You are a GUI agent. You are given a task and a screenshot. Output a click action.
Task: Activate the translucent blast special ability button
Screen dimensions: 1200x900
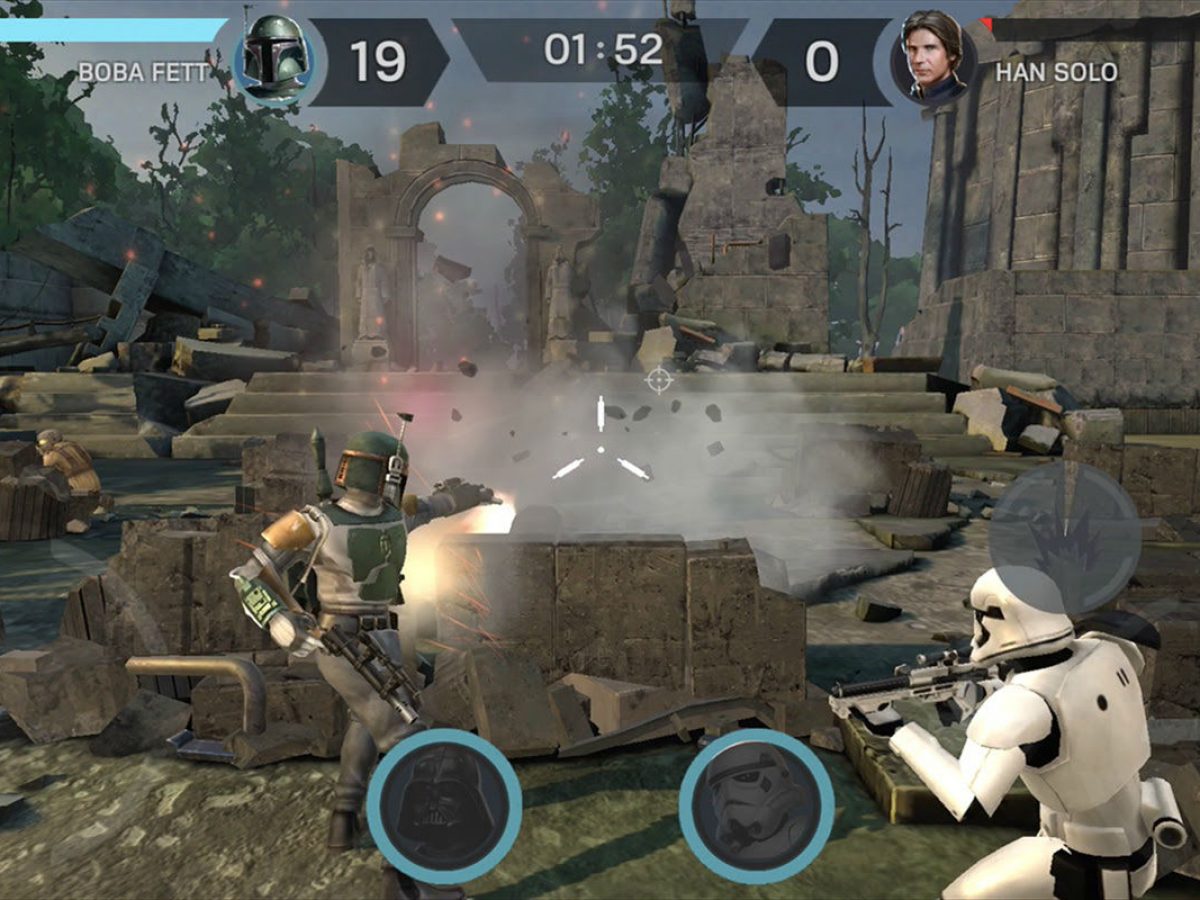click(1064, 537)
